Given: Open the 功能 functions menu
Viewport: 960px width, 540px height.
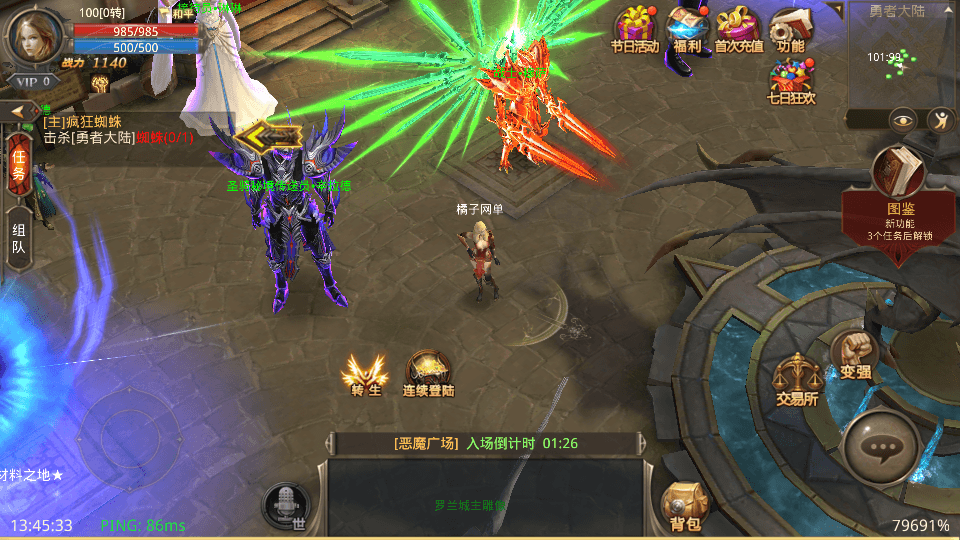Looking at the screenshot, I should click(790, 29).
